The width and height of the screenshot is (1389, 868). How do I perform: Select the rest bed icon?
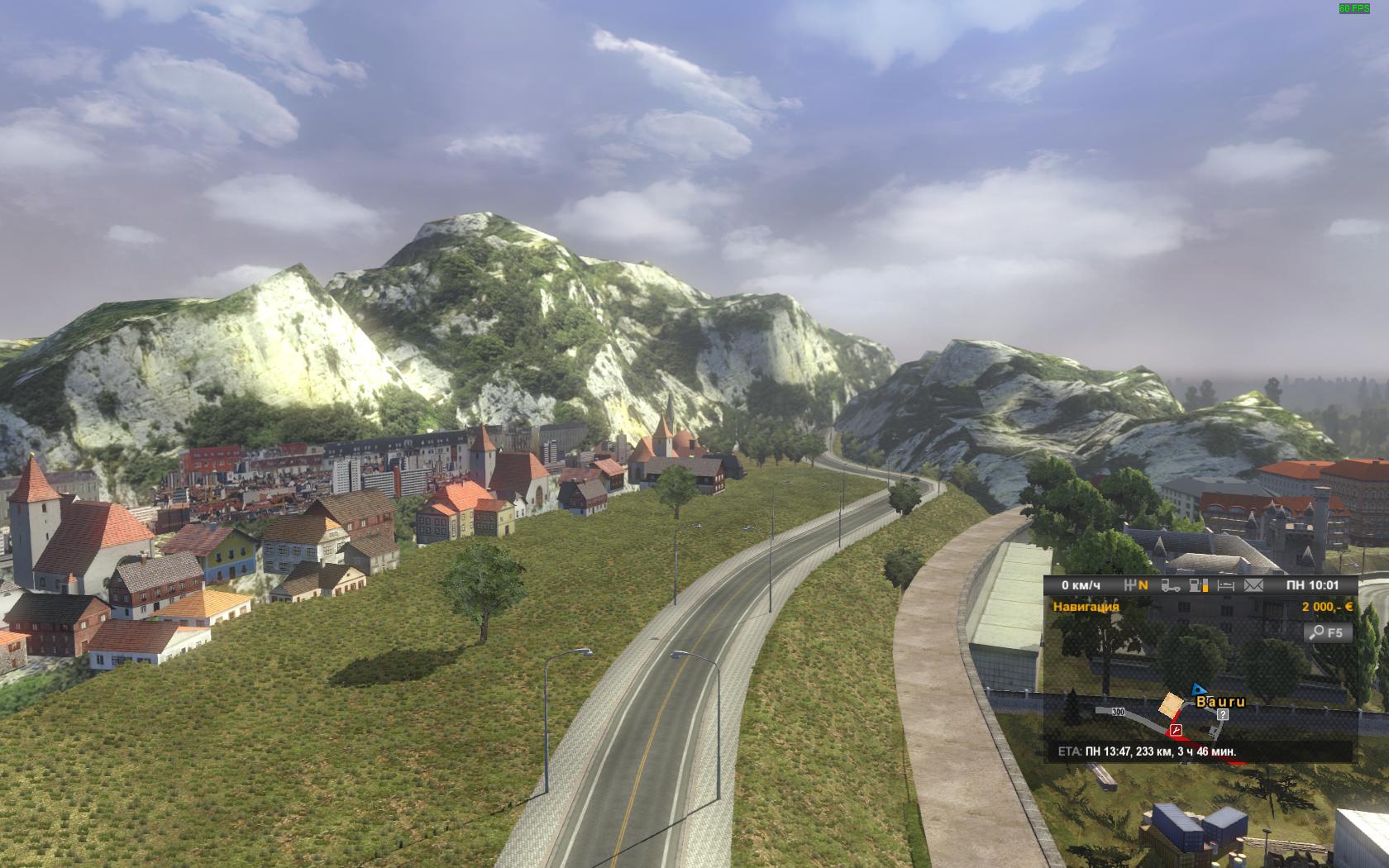pos(1226,585)
